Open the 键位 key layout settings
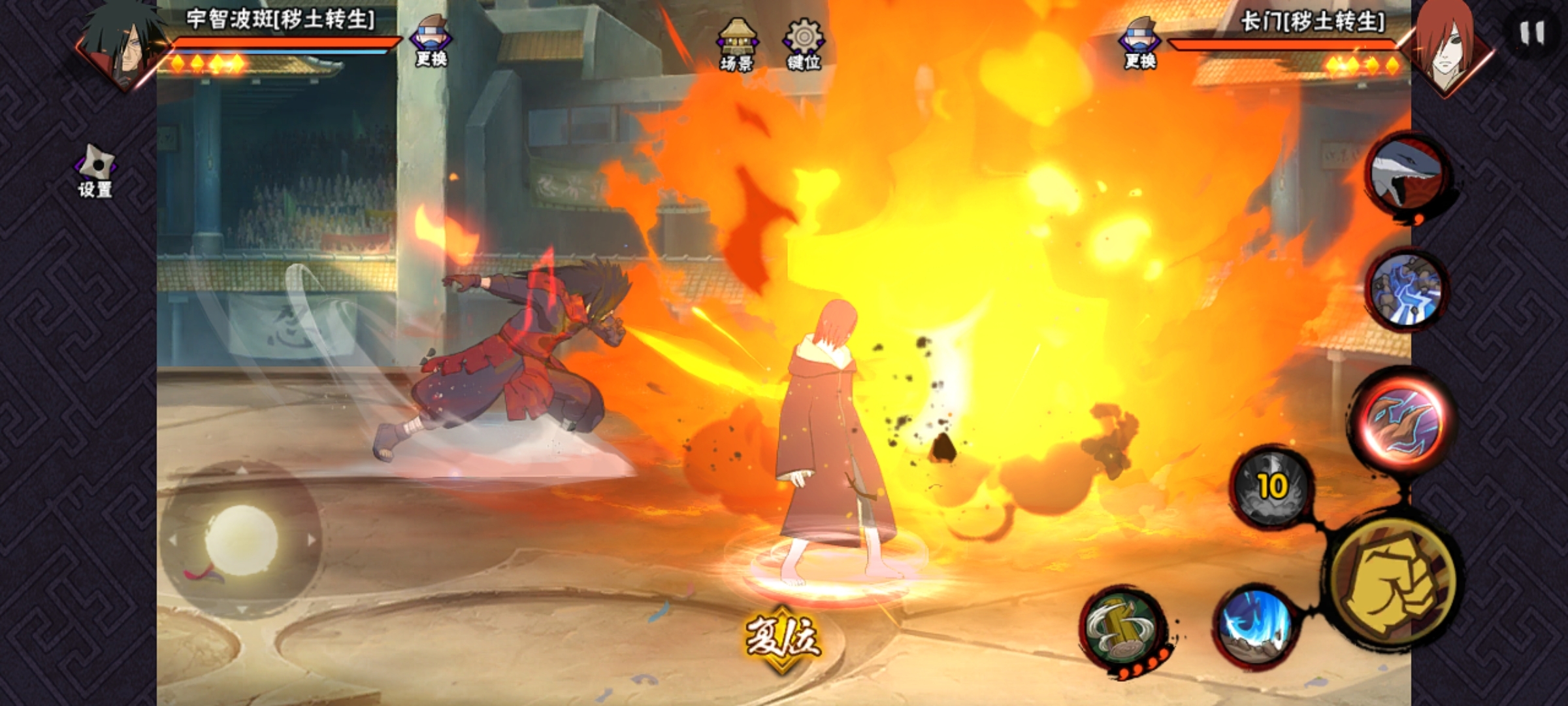 pos(804,44)
